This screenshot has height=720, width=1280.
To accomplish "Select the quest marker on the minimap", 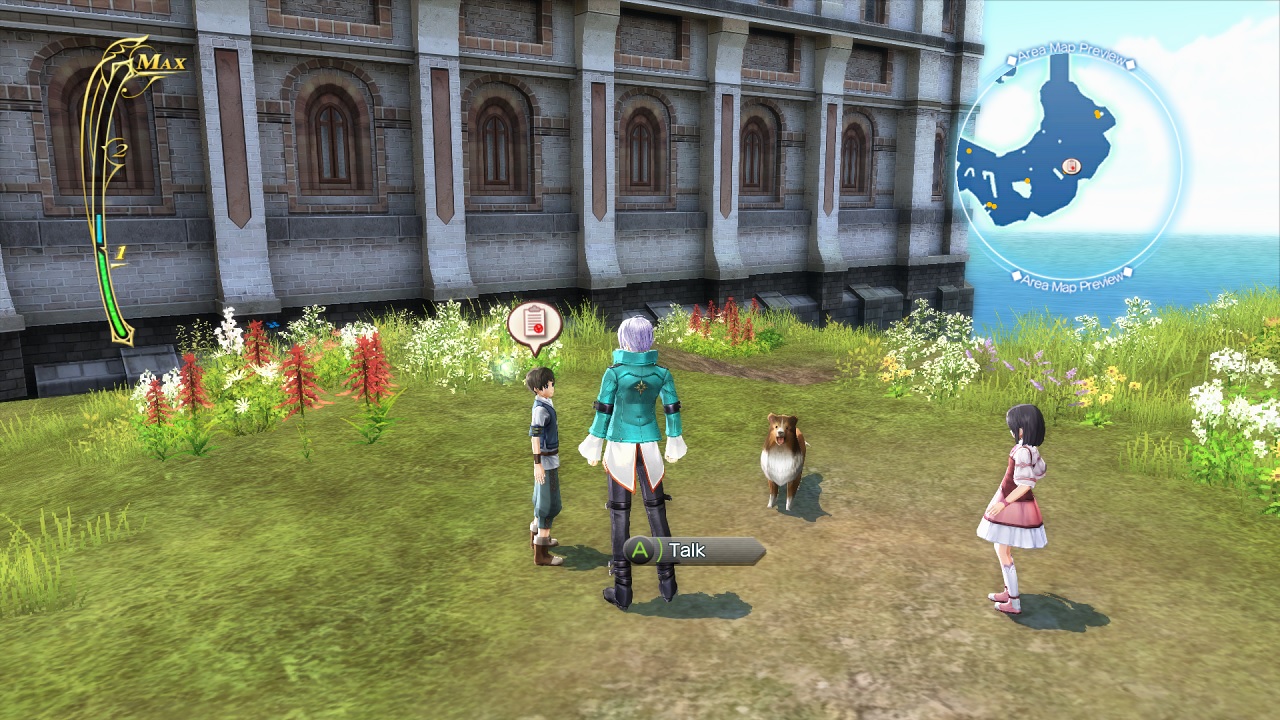I will (x=1073, y=166).
